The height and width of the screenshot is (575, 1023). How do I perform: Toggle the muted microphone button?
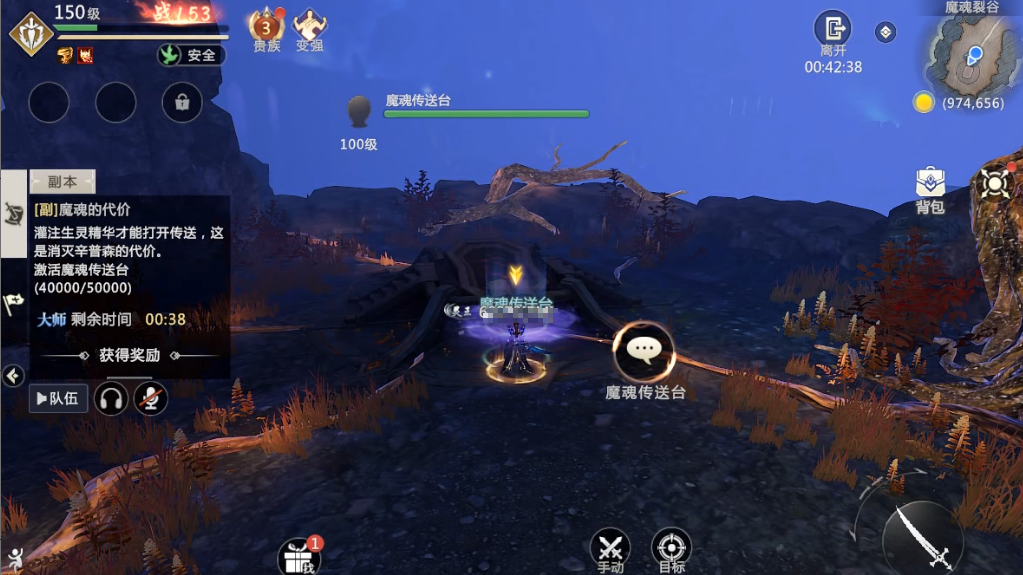point(151,399)
